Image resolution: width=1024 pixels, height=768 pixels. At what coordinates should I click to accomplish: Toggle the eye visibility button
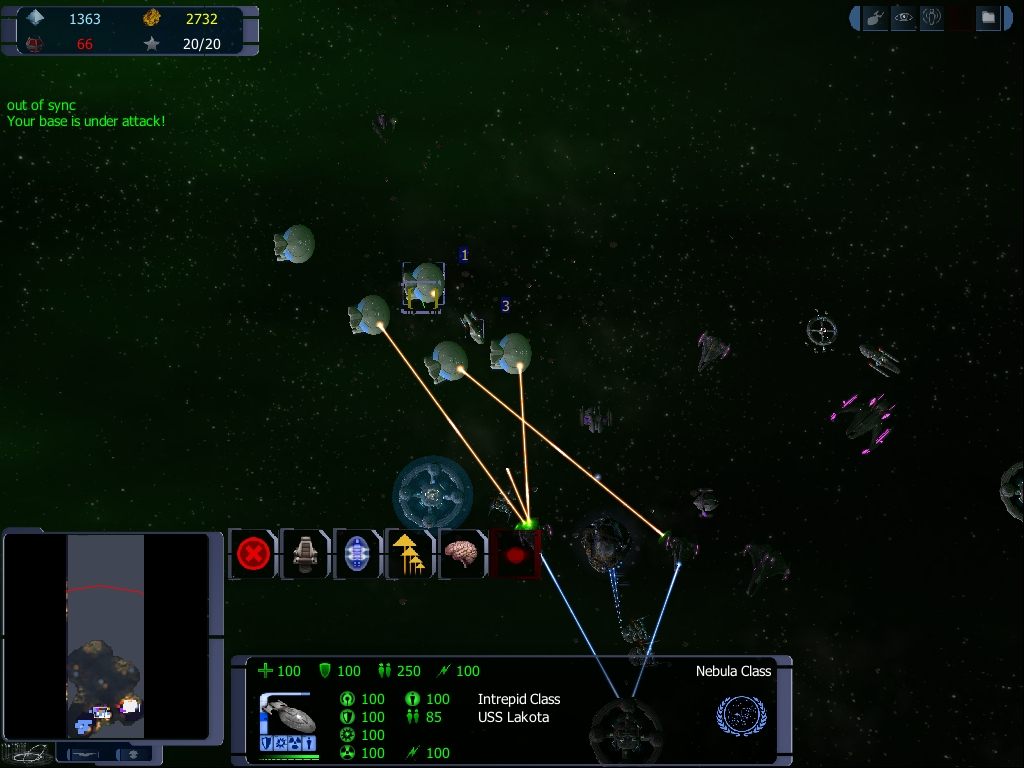pyautogui.click(x=903, y=18)
